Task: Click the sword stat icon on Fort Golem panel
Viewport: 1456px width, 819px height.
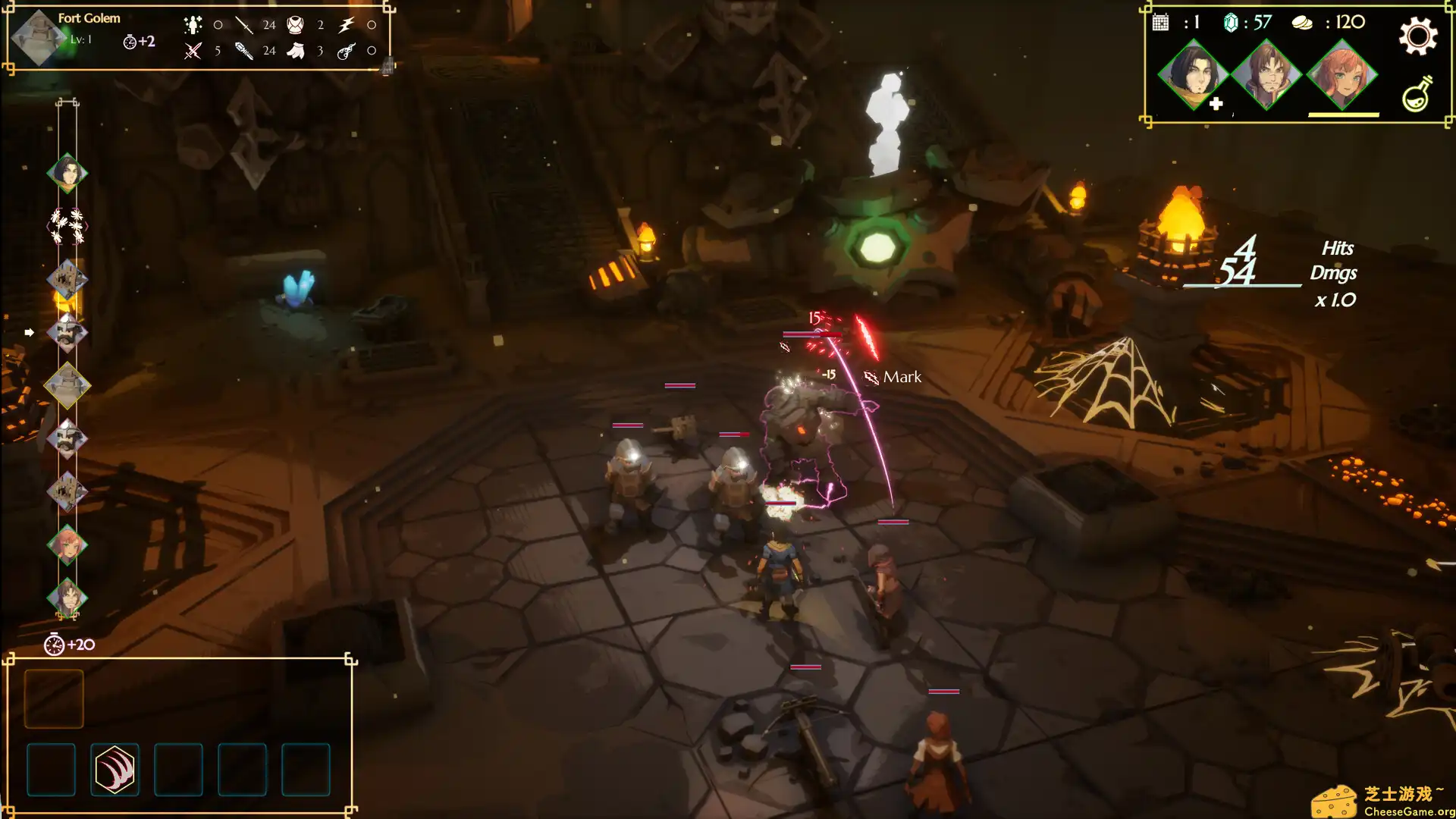Action: point(243,25)
